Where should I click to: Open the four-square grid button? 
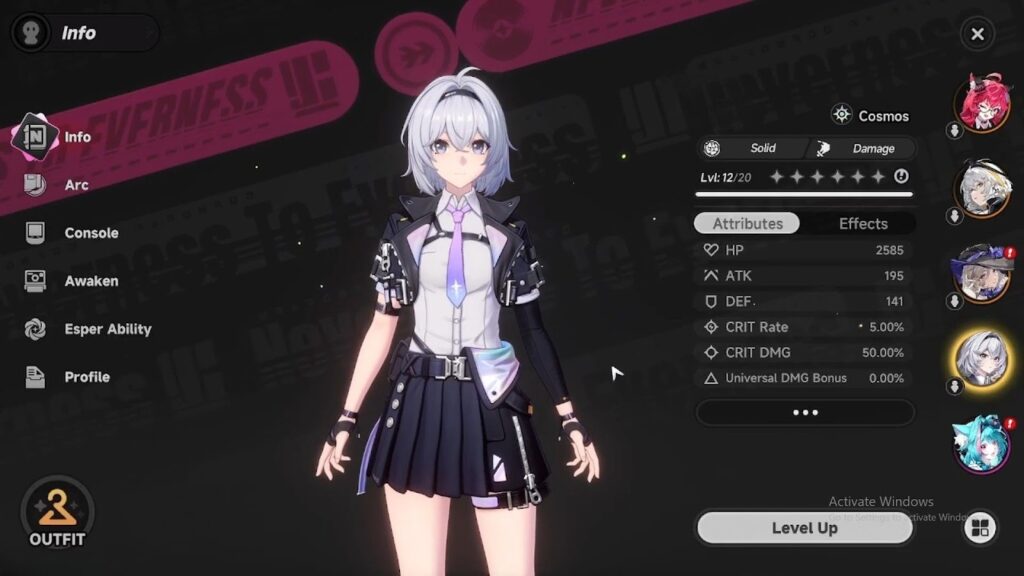tap(980, 528)
